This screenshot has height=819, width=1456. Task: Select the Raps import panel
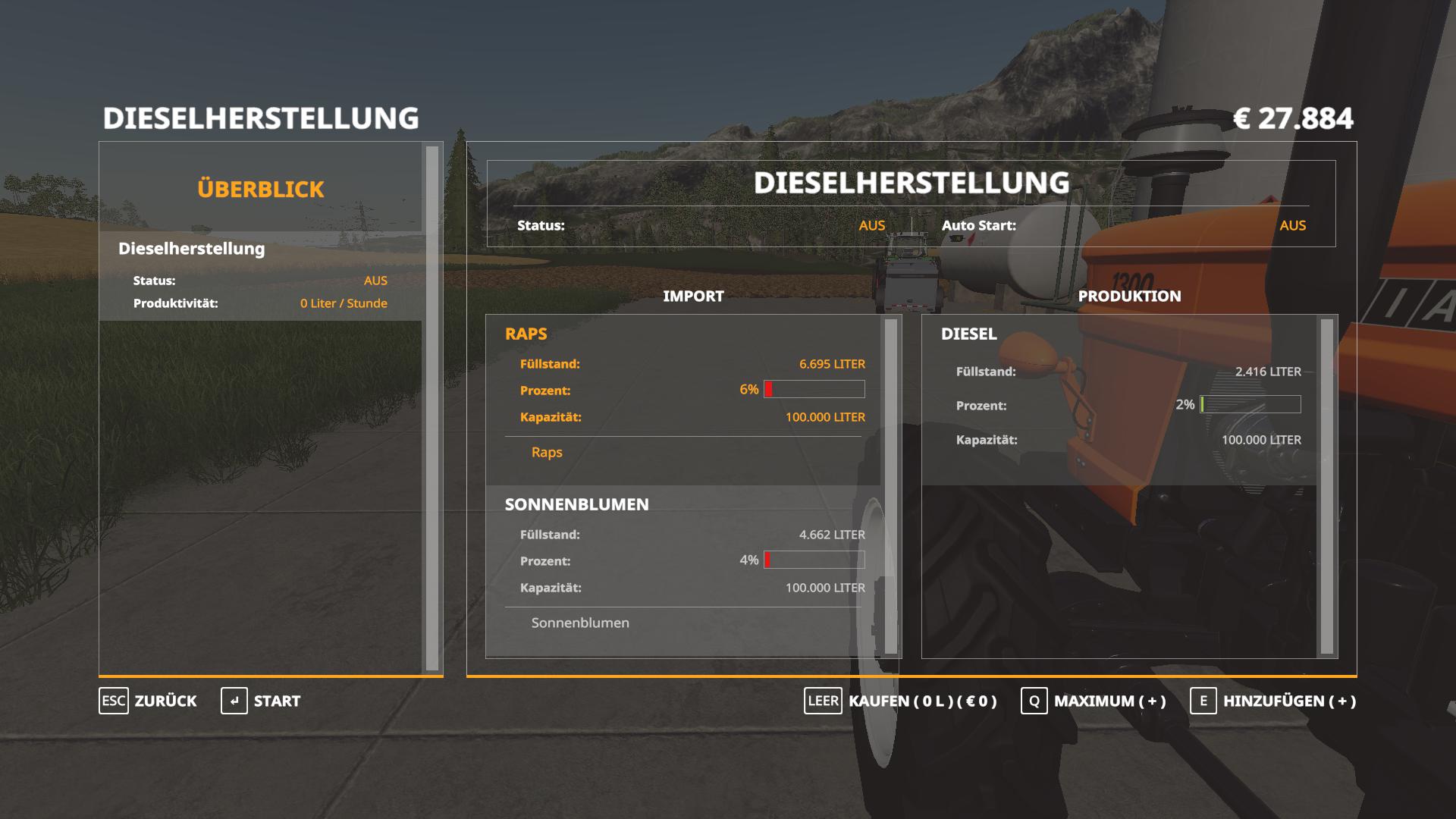682,400
